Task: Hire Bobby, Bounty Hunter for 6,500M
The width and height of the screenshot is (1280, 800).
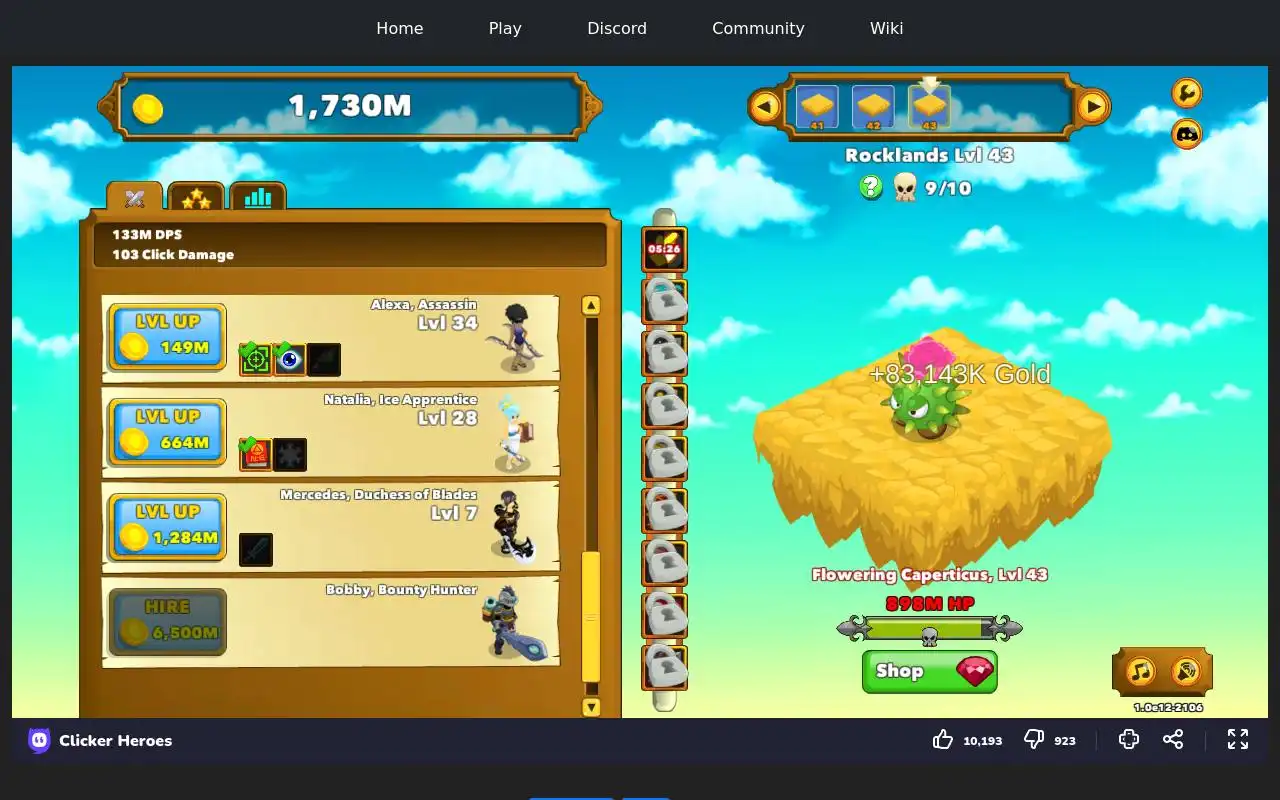Action: tap(167, 622)
